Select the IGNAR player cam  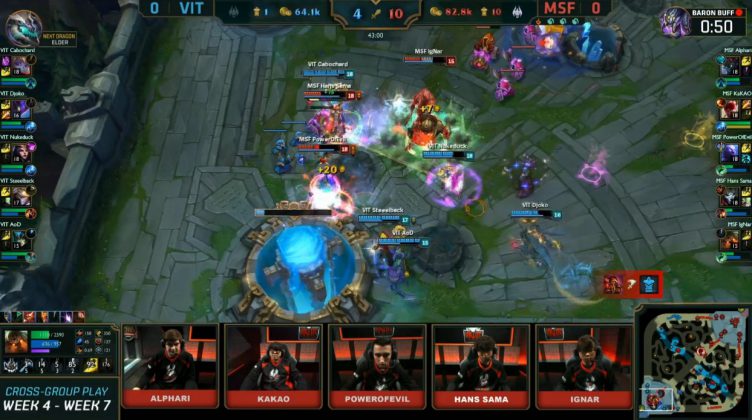585,359
